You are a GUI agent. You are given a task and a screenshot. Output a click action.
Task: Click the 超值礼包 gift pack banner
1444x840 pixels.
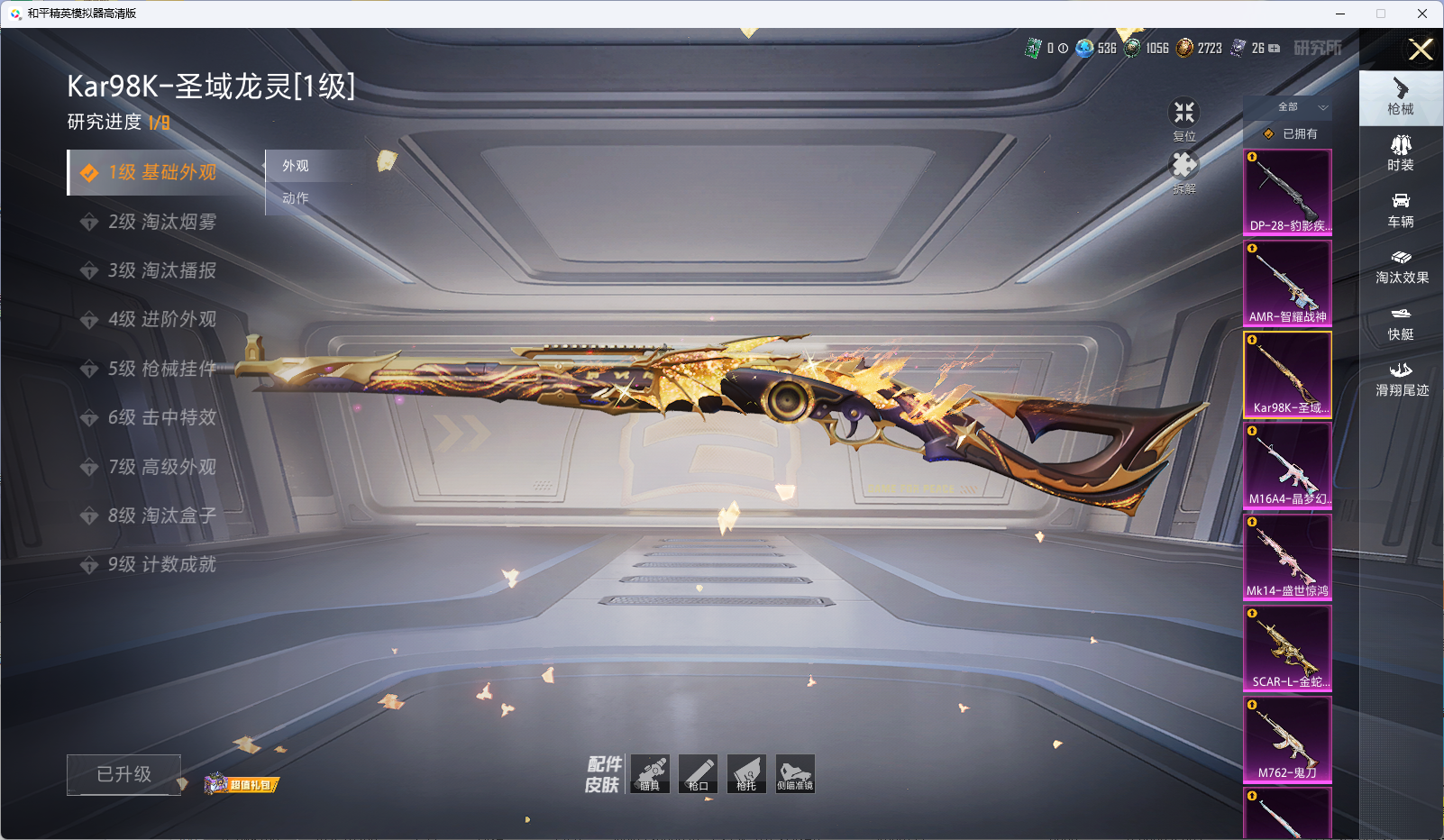point(242,784)
